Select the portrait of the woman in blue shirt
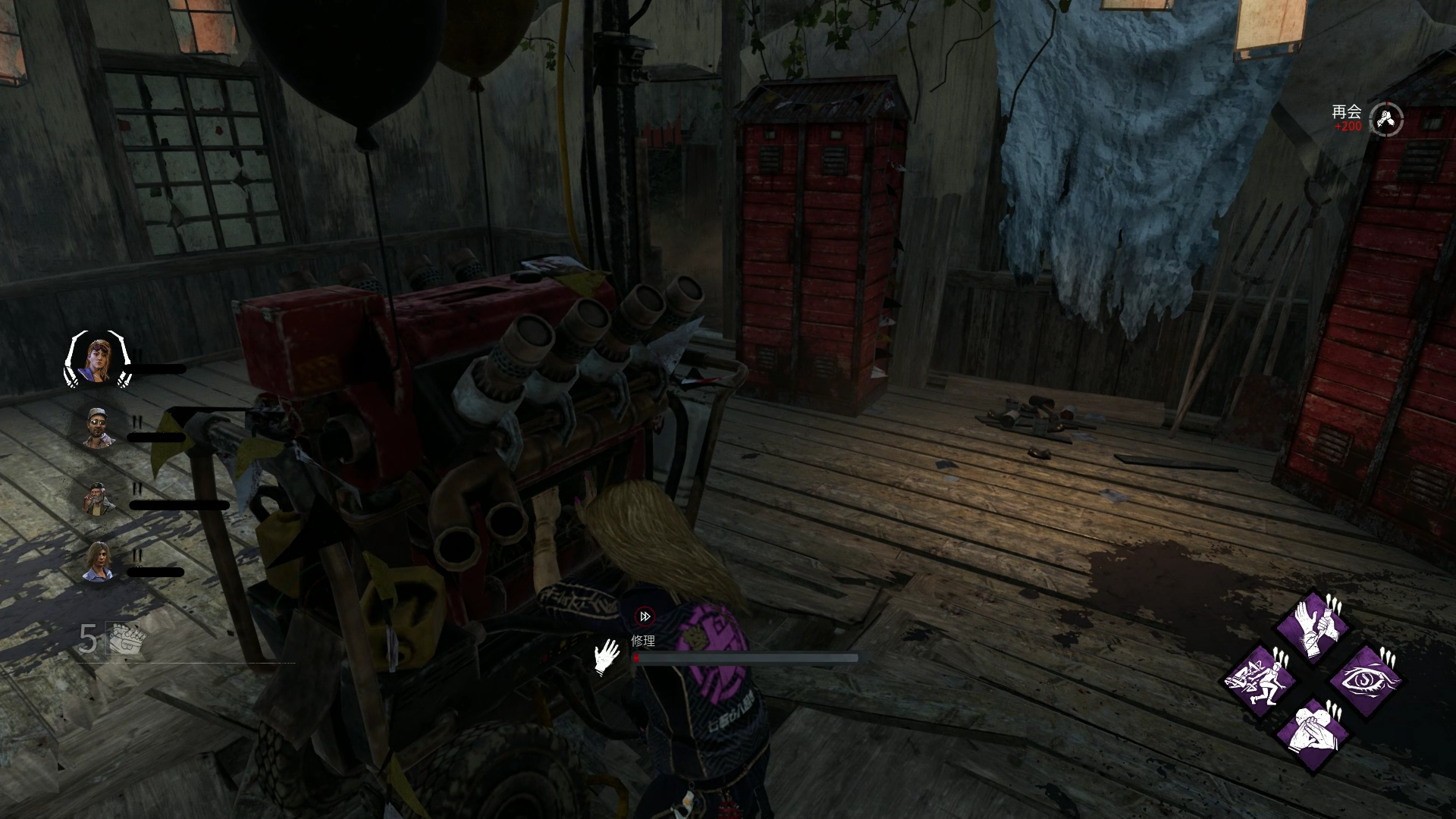 tap(99, 562)
